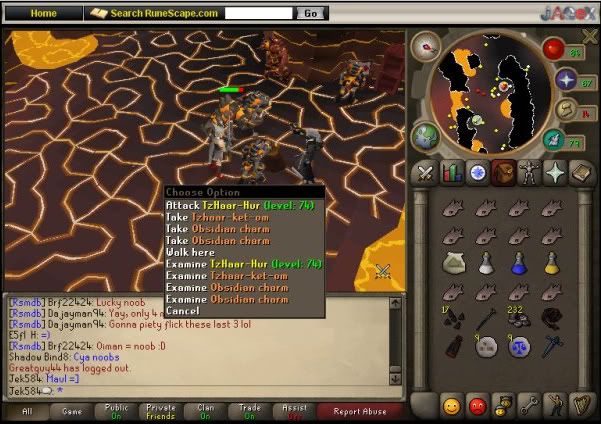Toggle the Assist chat filter
Viewport: 601px width, 424px height.
[x=294, y=411]
